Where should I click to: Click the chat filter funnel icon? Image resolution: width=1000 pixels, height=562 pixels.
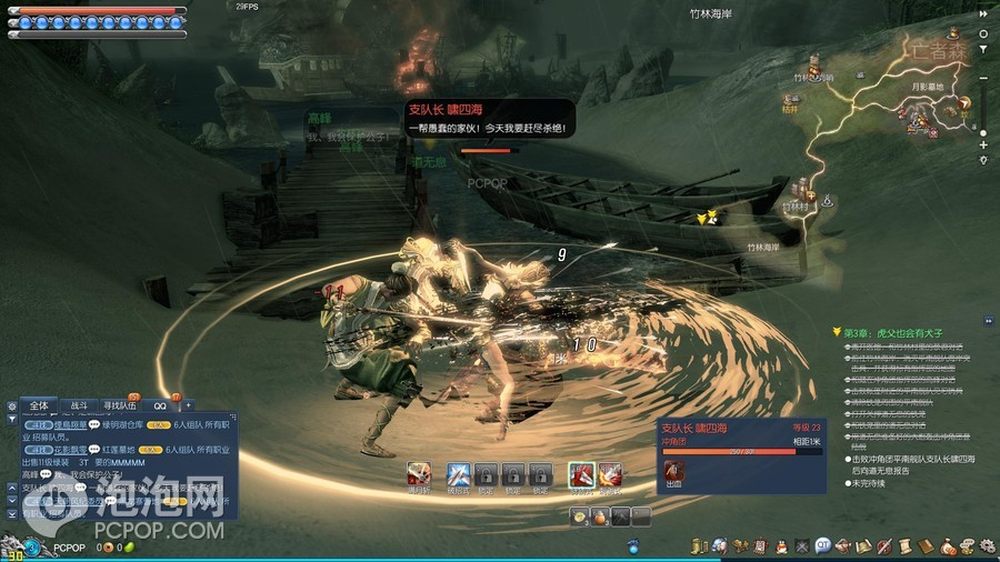pyautogui.click(x=12, y=421)
